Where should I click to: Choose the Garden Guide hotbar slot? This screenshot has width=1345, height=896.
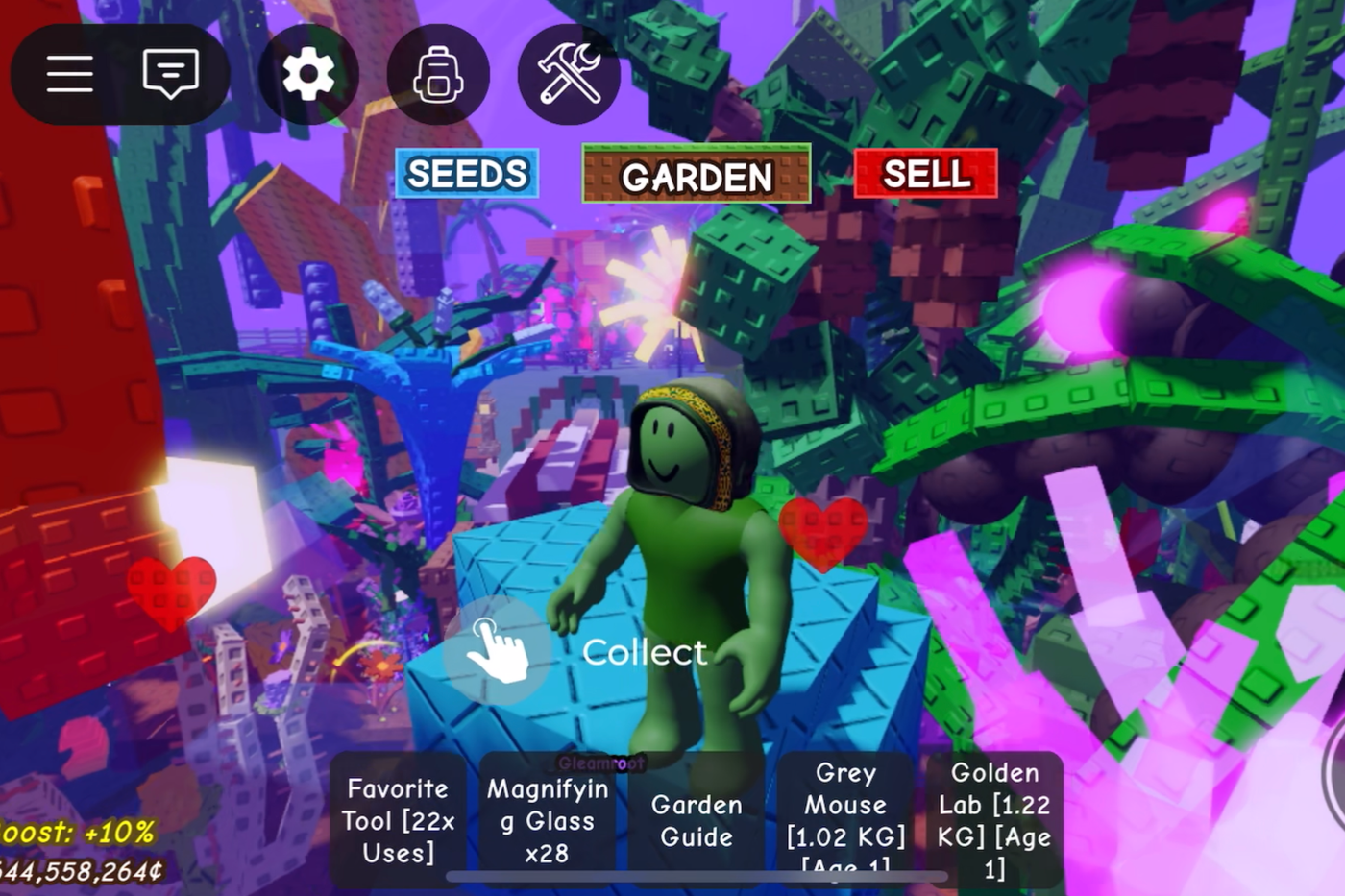coord(697,820)
